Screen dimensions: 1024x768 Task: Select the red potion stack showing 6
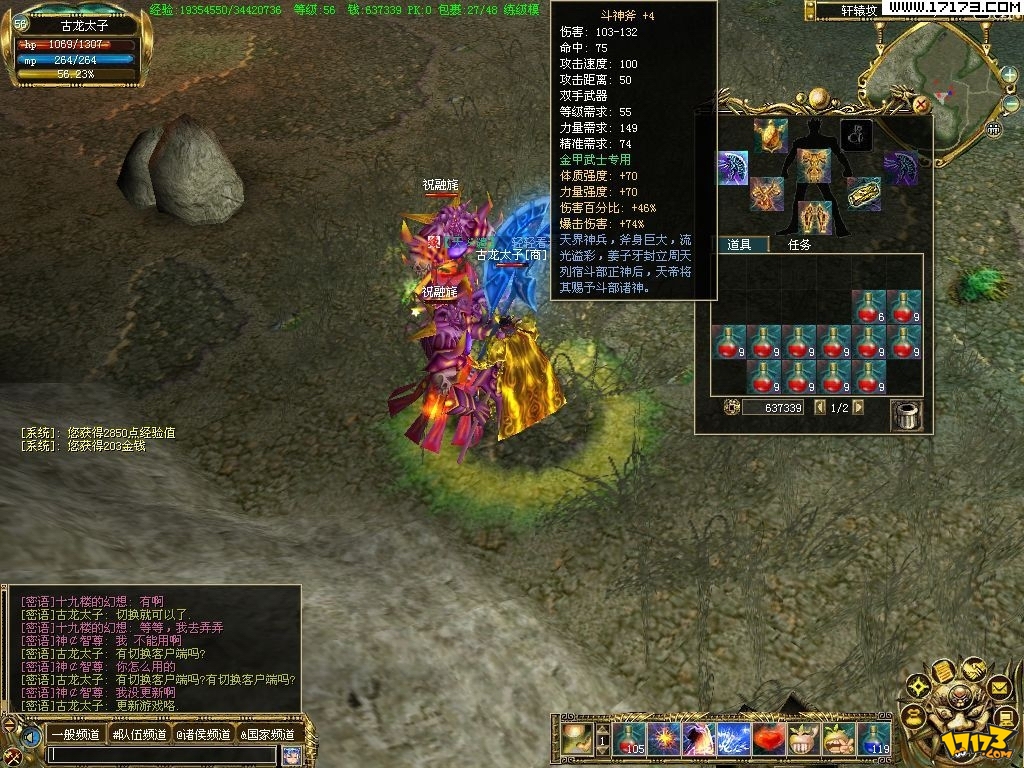(x=869, y=307)
